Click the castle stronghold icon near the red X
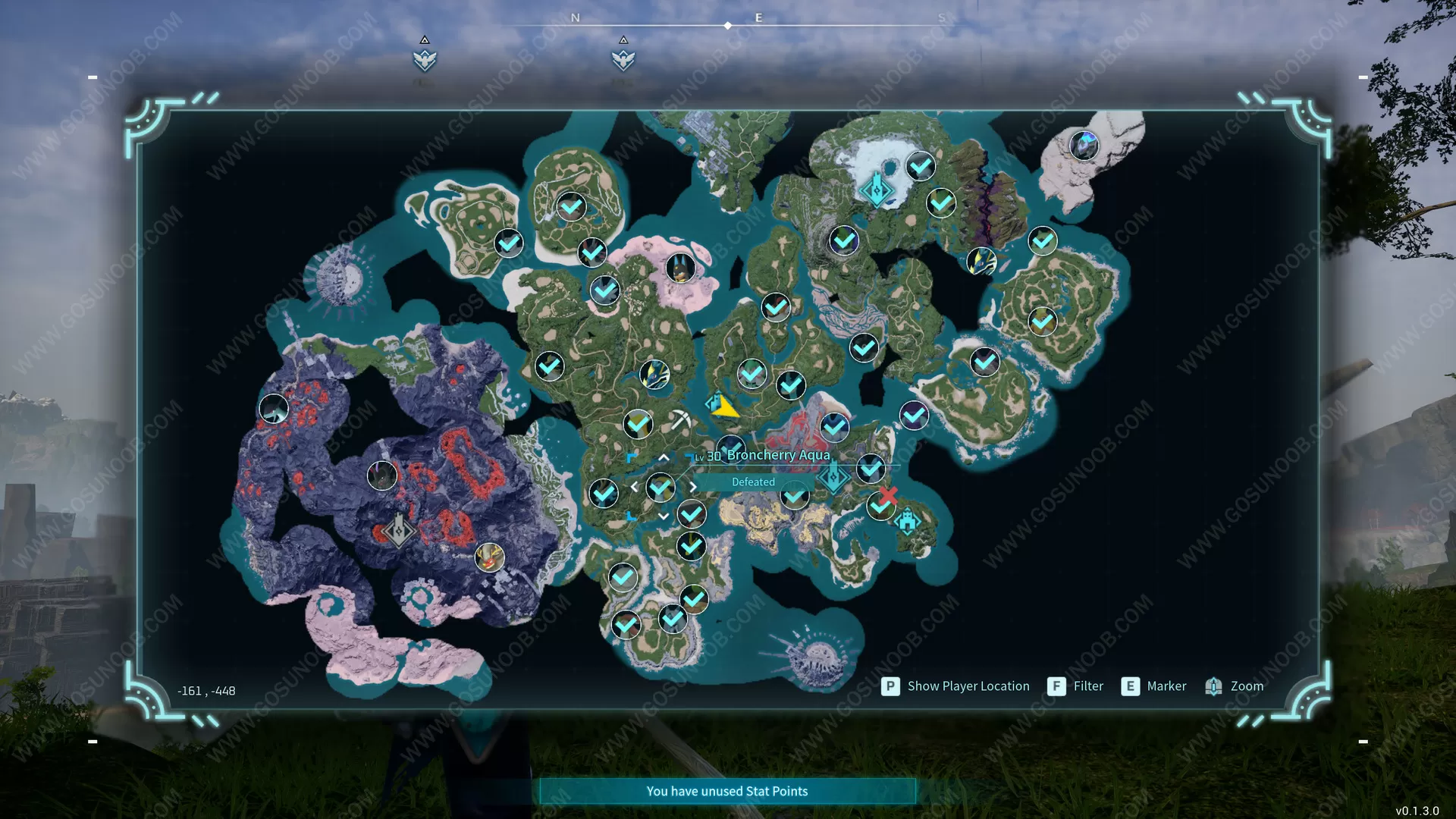 [x=907, y=521]
